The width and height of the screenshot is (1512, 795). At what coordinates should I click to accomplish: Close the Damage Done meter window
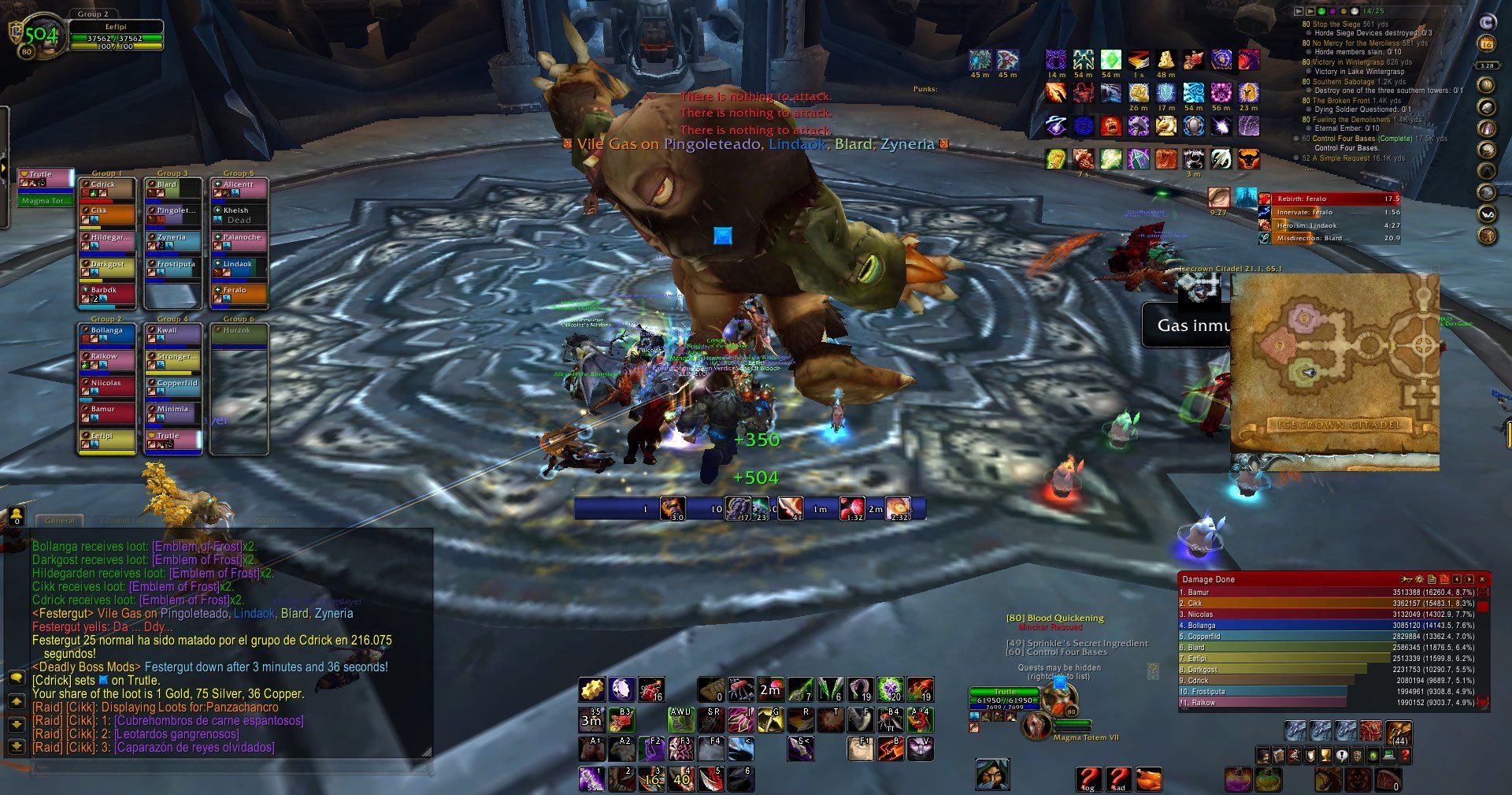tap(1482, 579)
